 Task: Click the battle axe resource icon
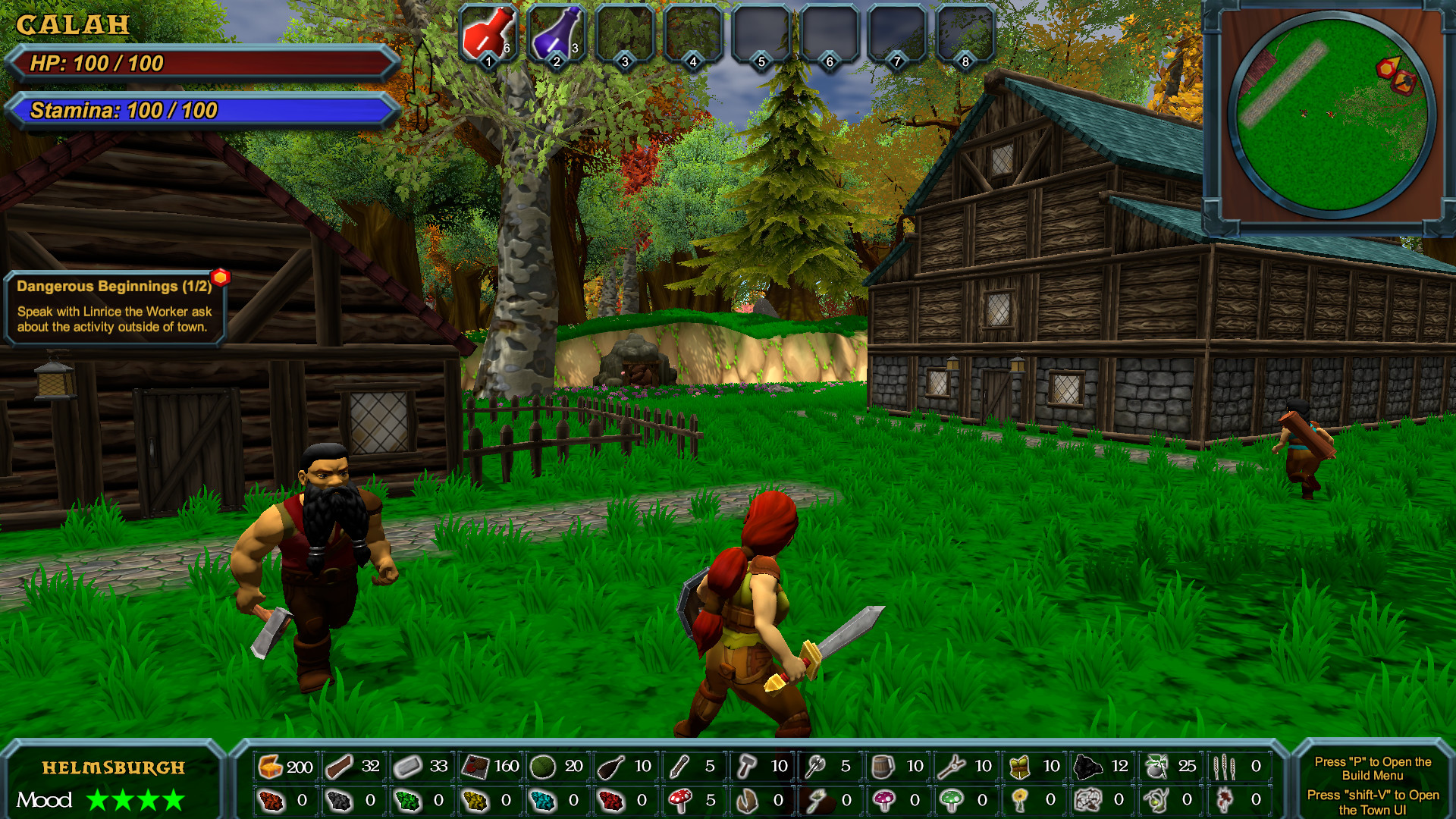click(x=815, y=767)
